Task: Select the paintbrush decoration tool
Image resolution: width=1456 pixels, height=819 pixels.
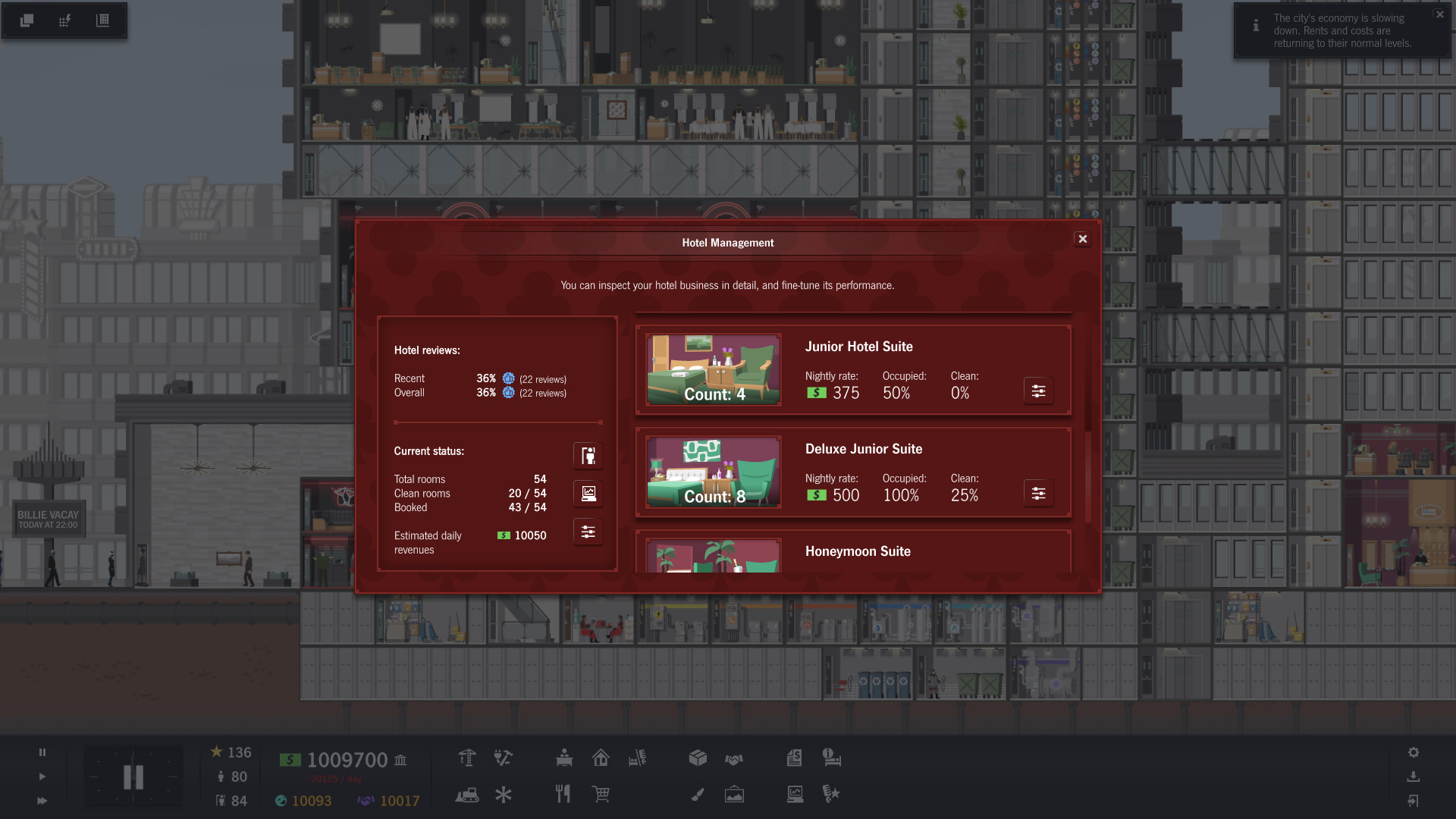Action: tap(698, 795)
